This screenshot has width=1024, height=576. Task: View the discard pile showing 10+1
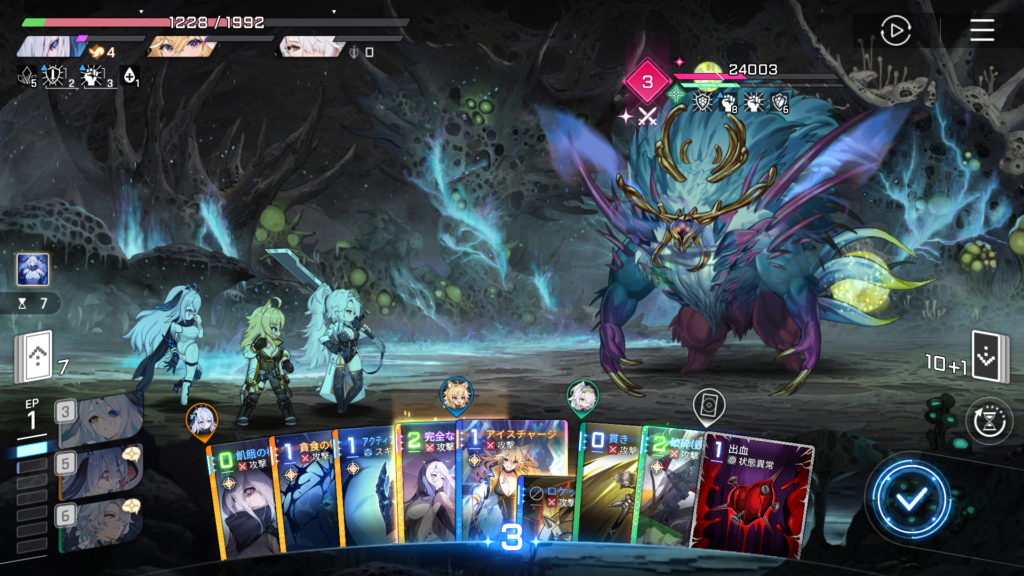991,359
